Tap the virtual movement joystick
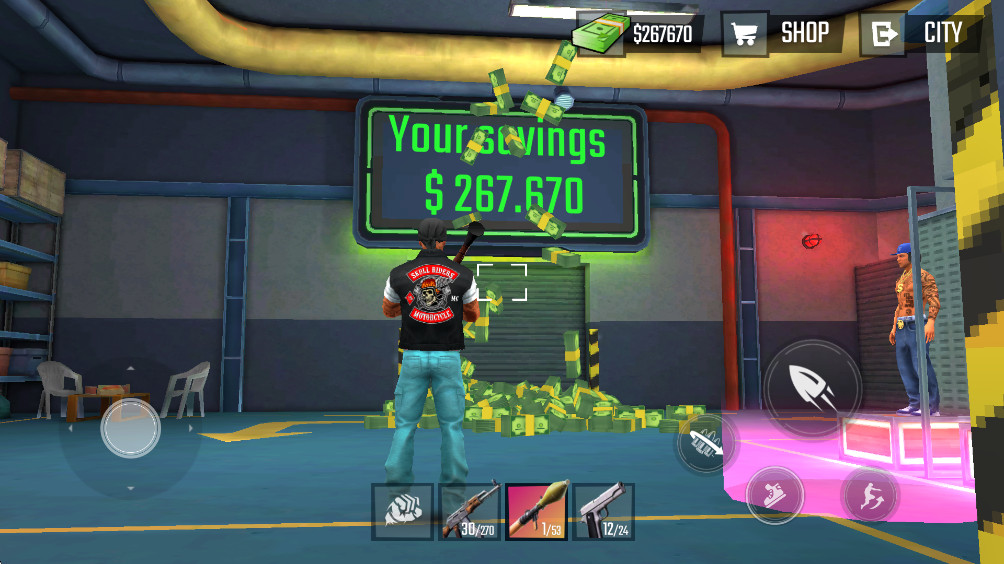1004x564 pixels. (130, 428)
